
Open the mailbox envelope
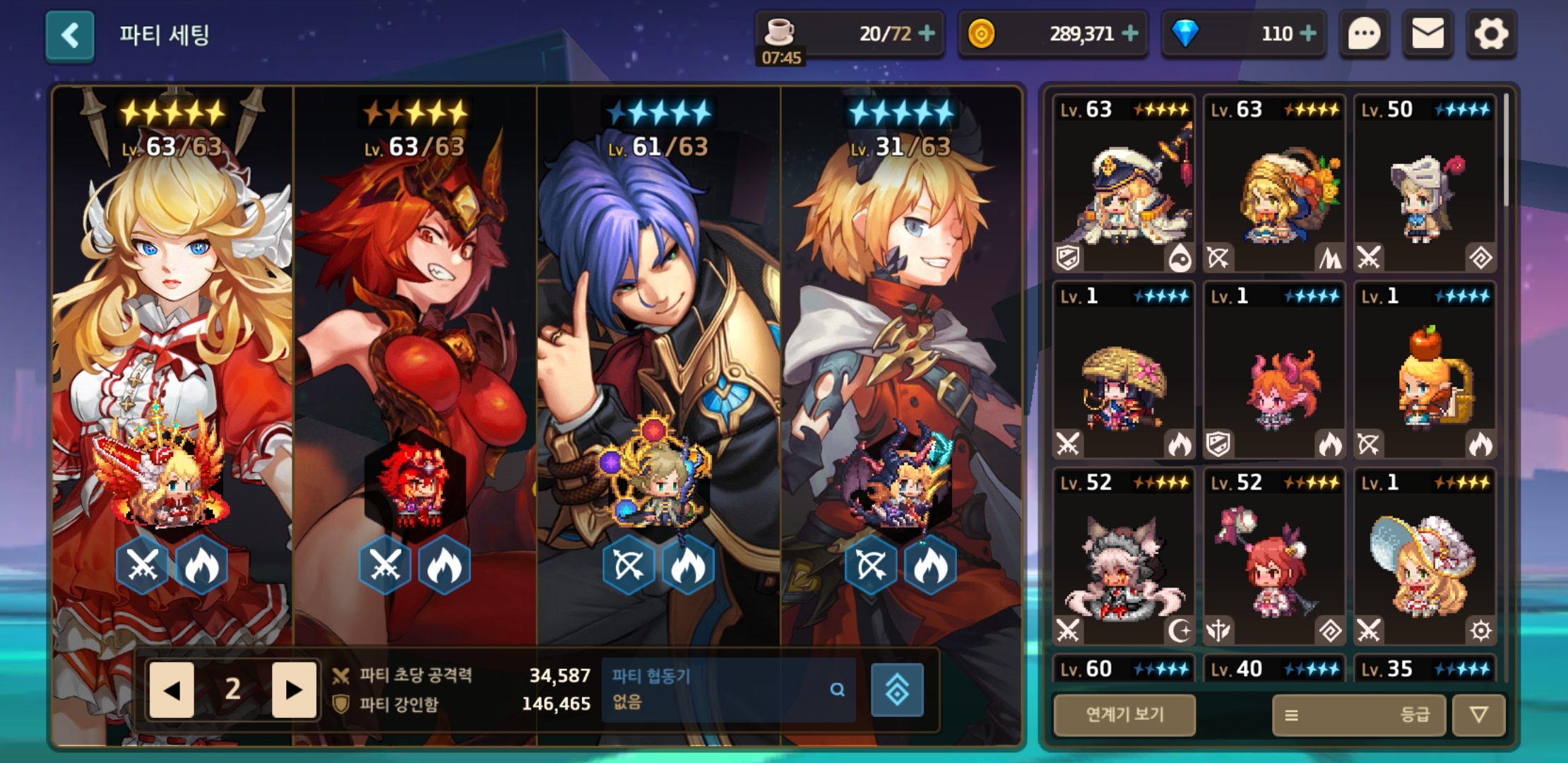pyautogui.click(x=1427, y=34)
